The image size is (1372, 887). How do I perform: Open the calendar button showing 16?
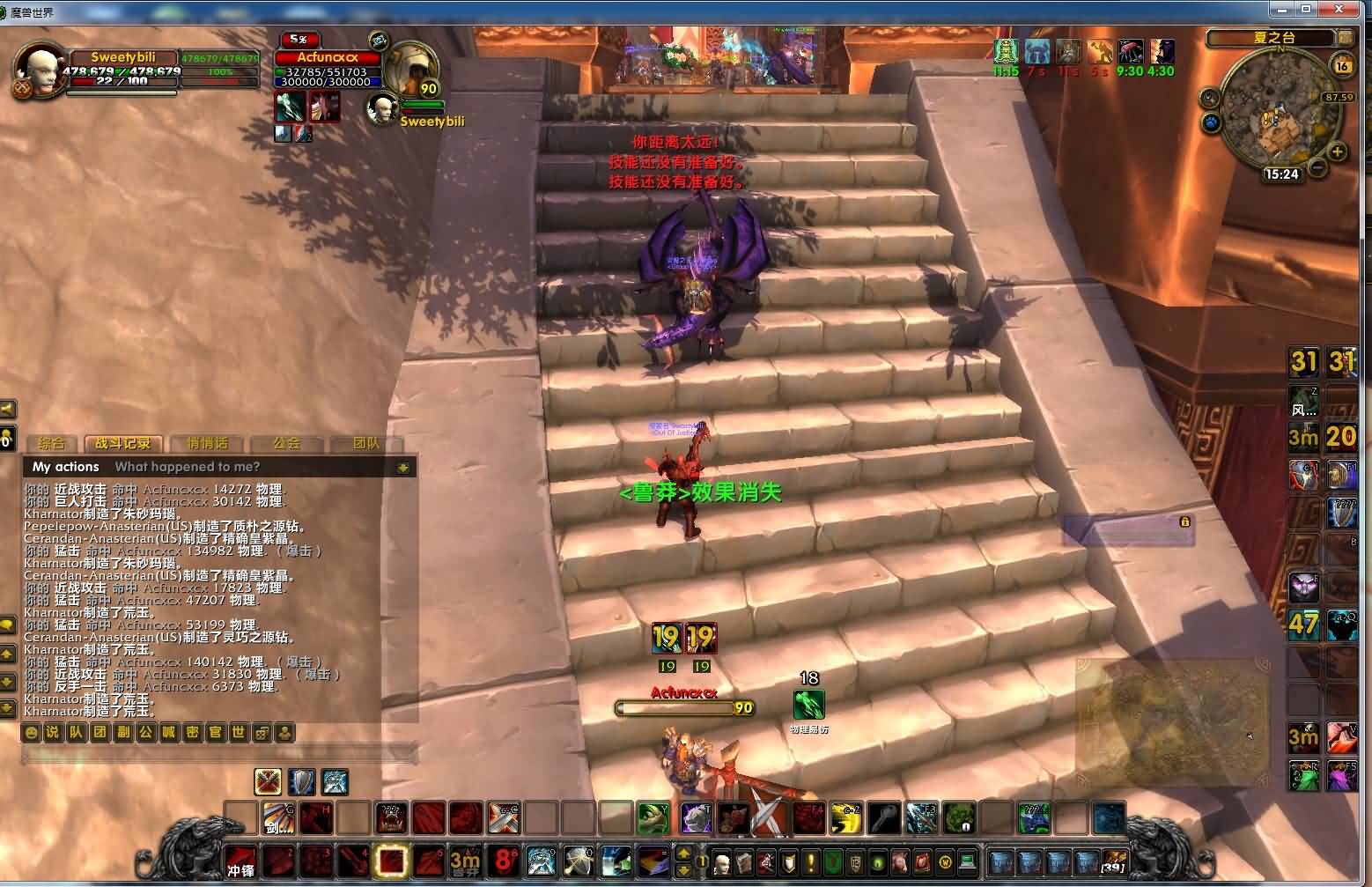point(1341,65)
